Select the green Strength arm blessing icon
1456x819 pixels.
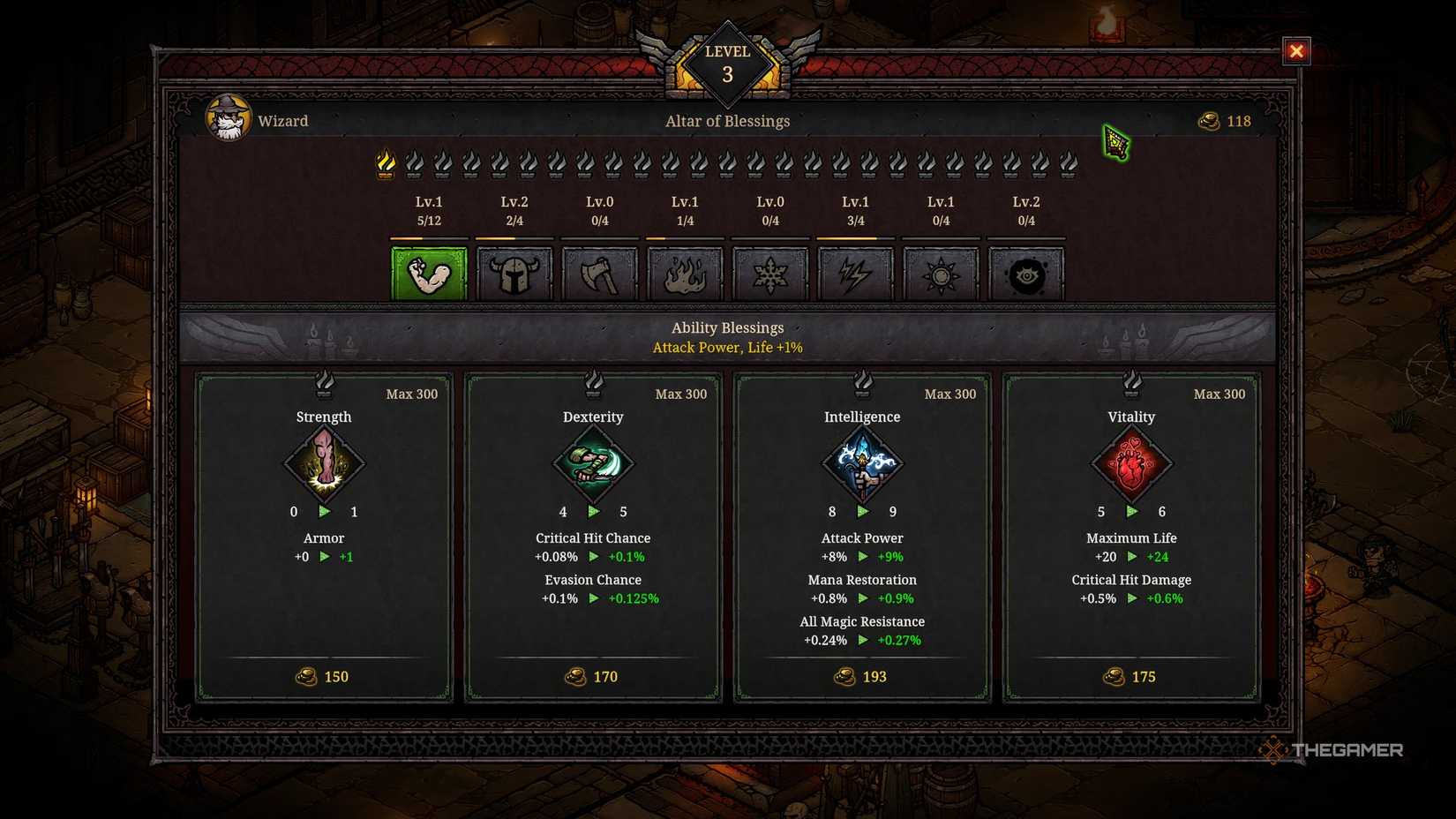[x=429, y=273]
